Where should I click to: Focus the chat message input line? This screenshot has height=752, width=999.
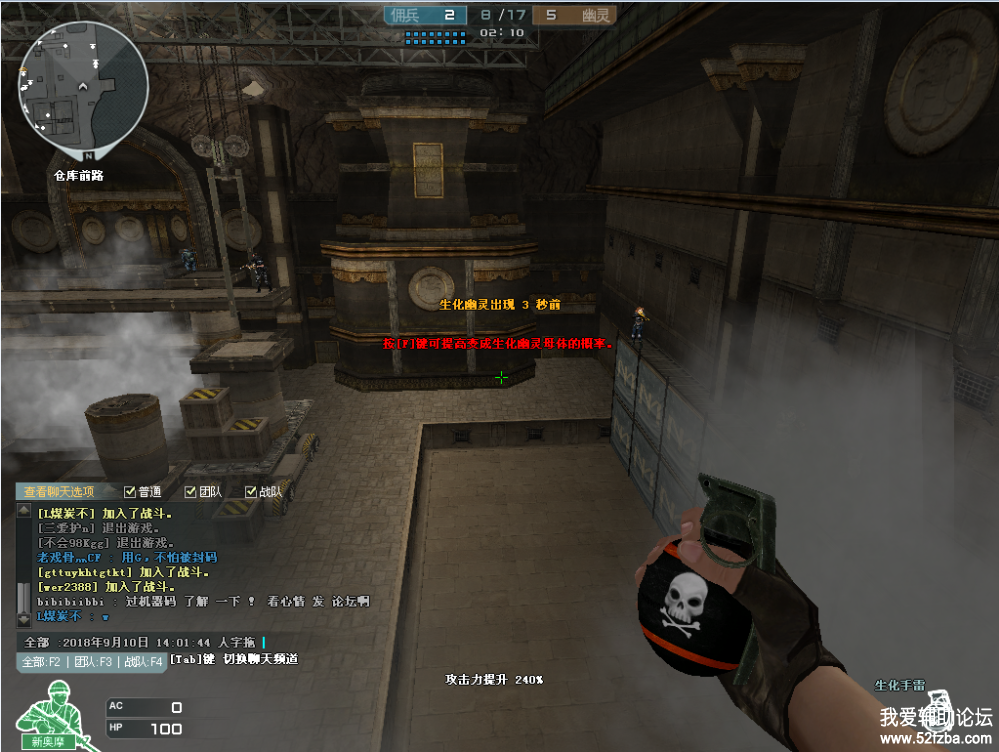(x=160, y=642)
